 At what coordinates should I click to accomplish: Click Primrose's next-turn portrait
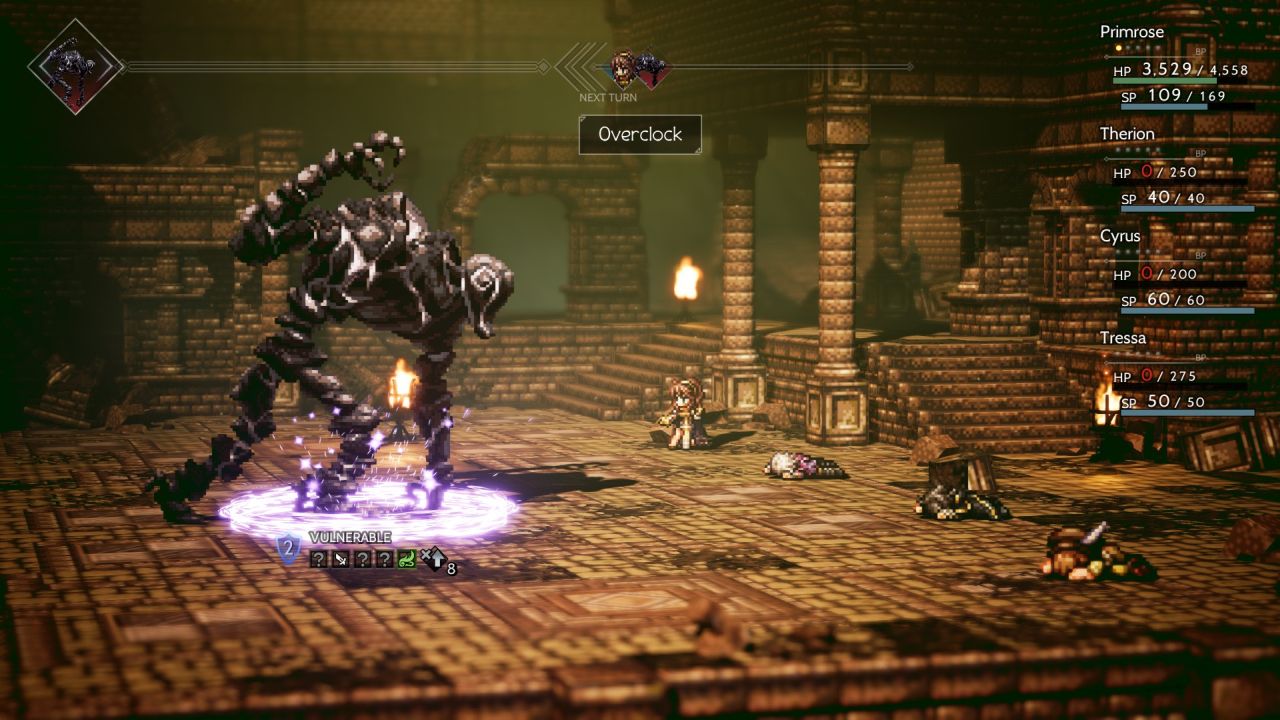click(x=623, y=68)
